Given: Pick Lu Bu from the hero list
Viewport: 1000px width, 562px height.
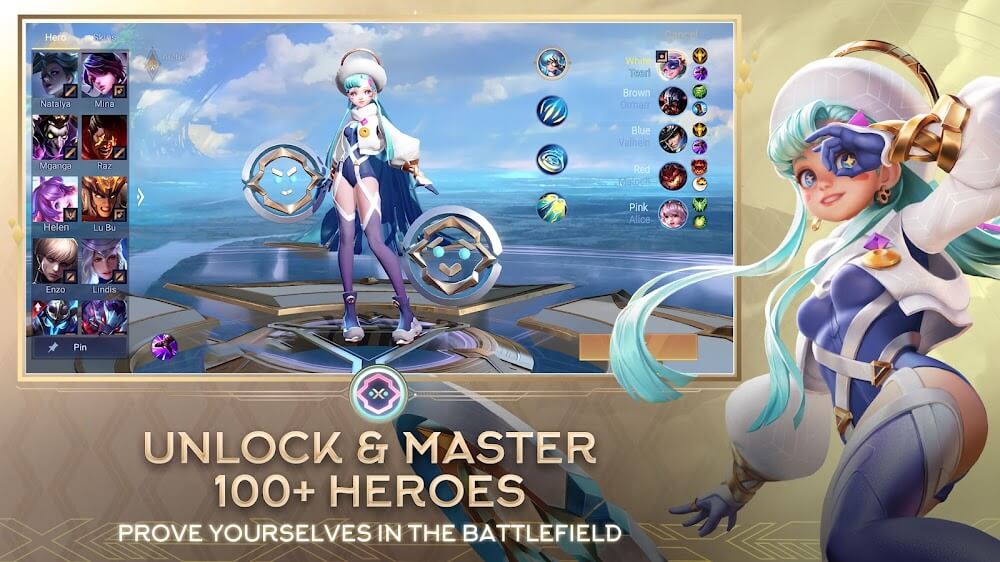Looking at the screenshot, I should 103,199.
